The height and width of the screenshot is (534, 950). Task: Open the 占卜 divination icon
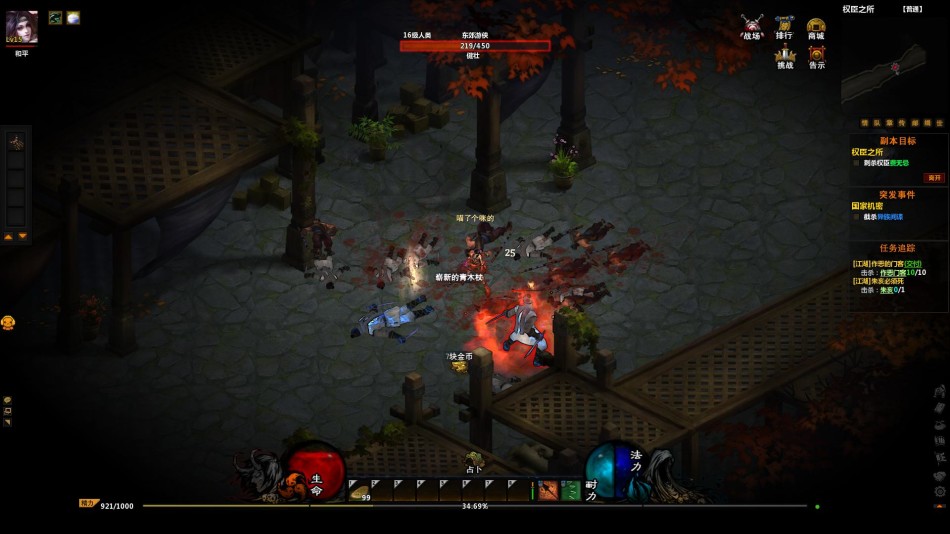coord(475,460)
